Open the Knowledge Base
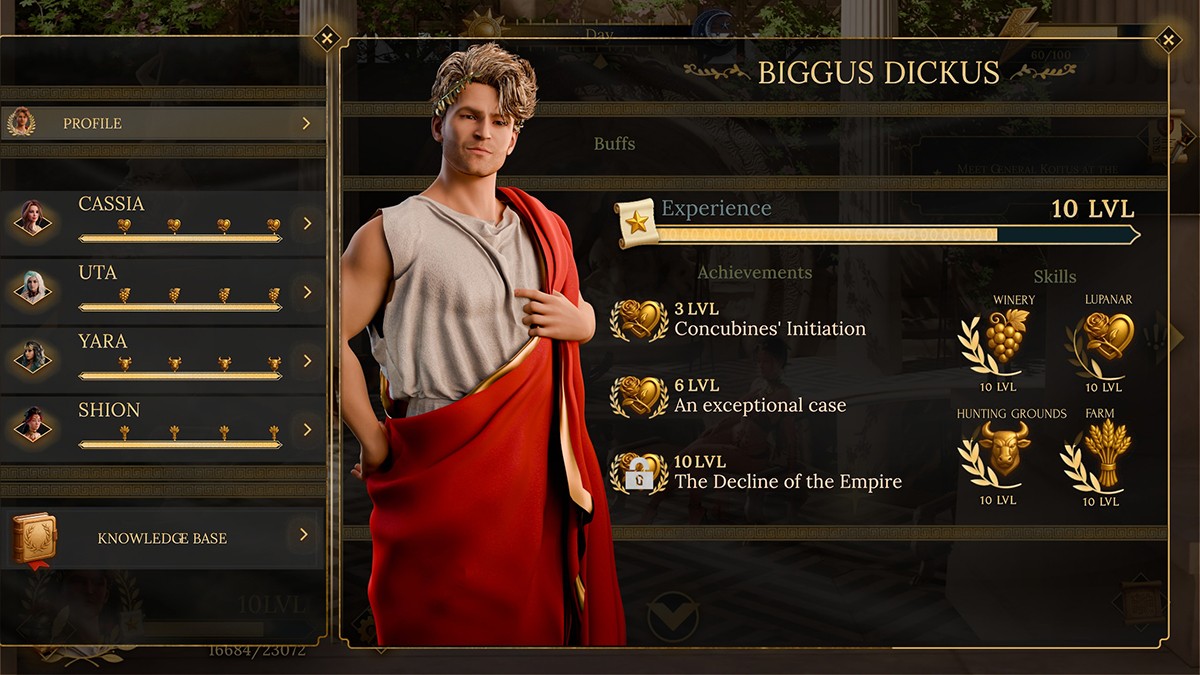The image size is (1200, 675). tap(163, 537)
